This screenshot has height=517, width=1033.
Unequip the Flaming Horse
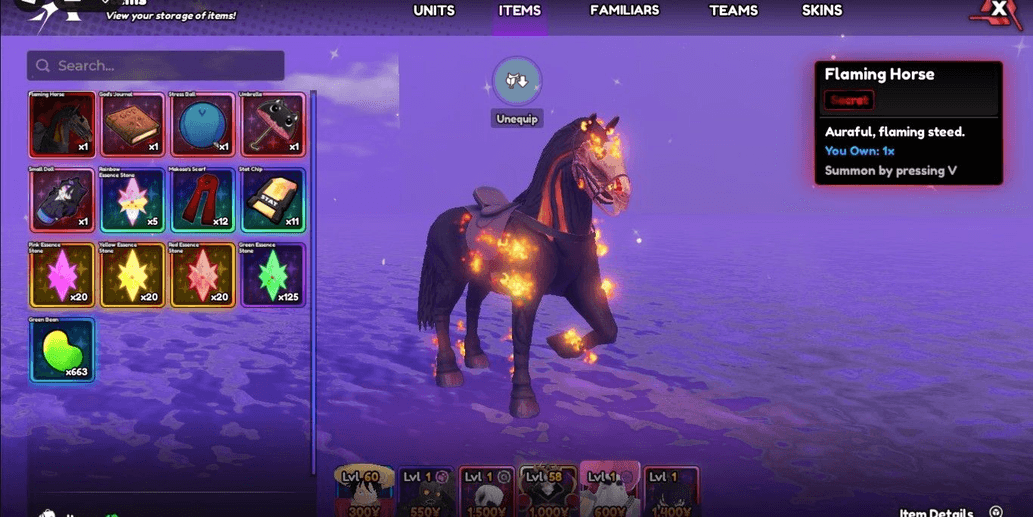coord(517,84)
